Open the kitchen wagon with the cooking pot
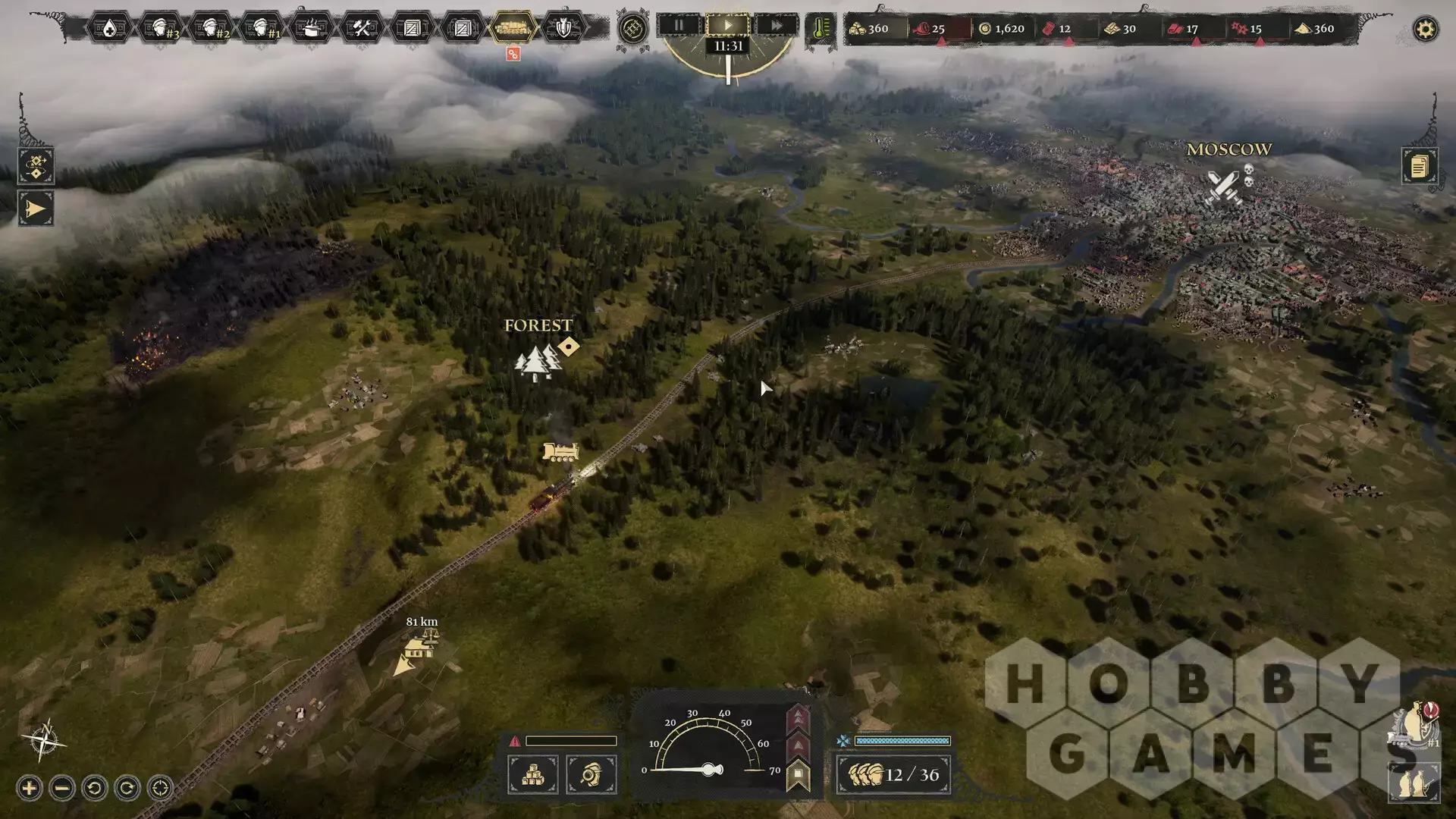This screenshot has width=1456, height=819. 312,29
